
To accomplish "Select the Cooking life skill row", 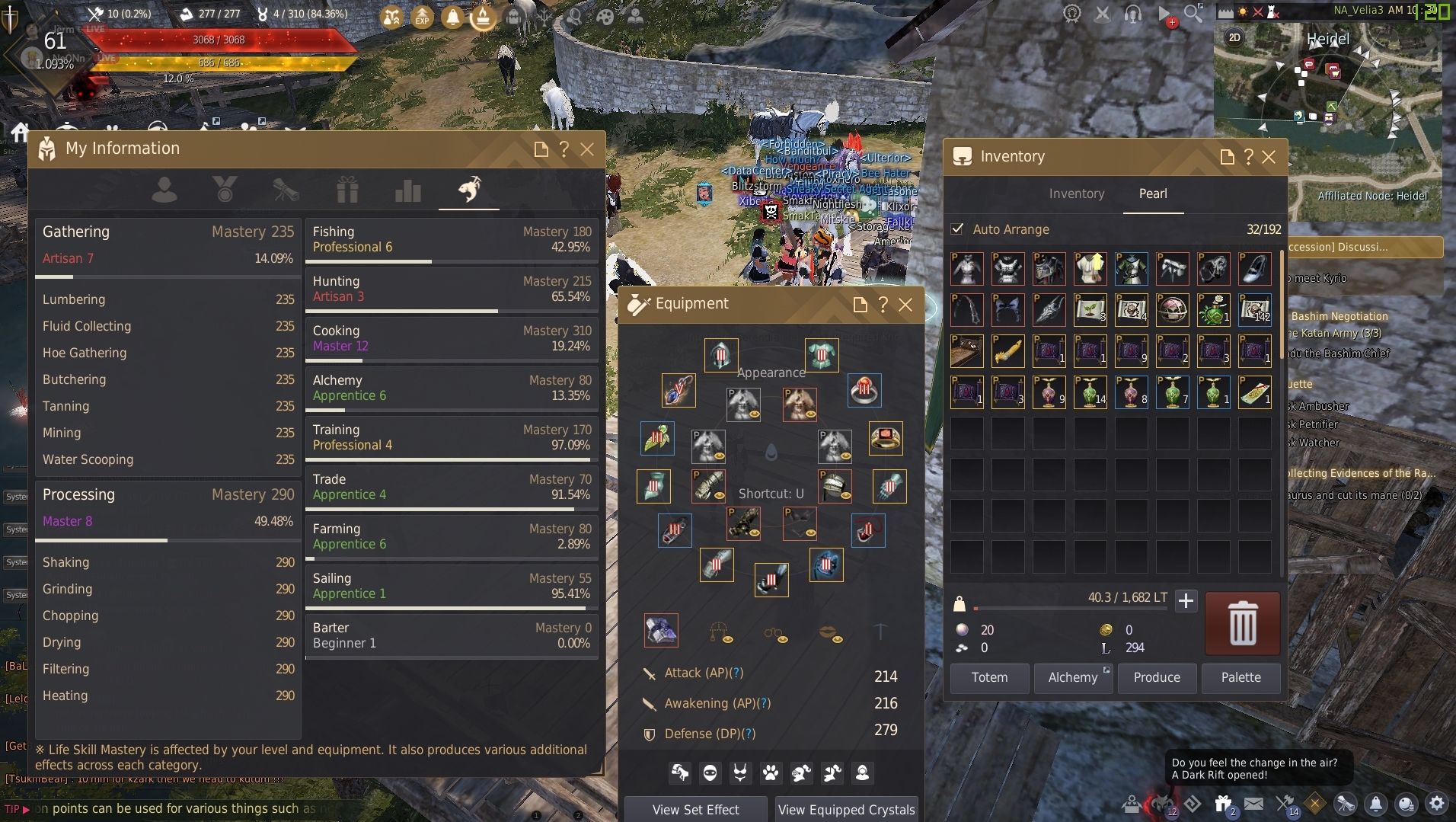I will (x=451, y=338).
